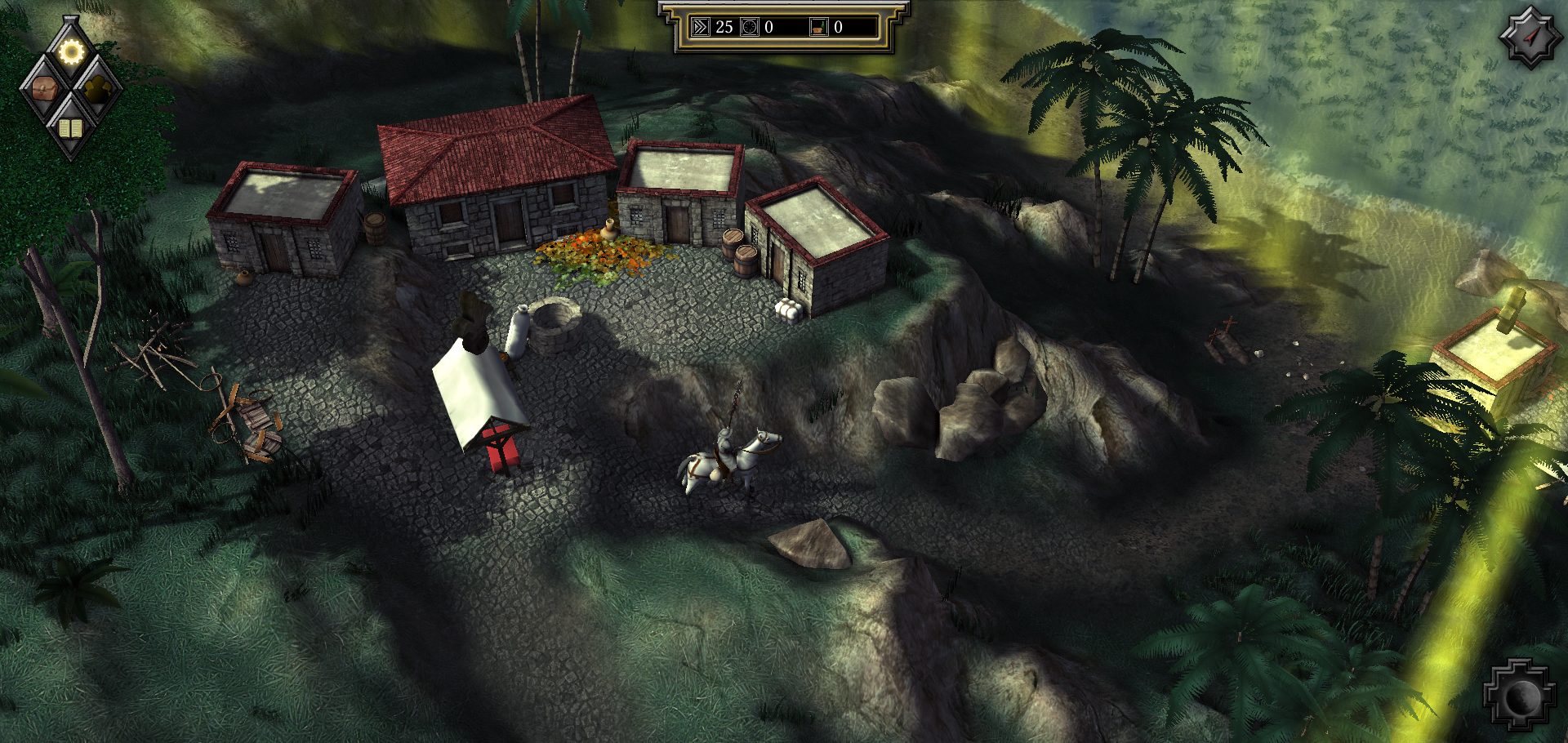The height and width of the screenshot is (743, 1568).
Task: Open the journal book icon
Action: (x=71, y=127)
